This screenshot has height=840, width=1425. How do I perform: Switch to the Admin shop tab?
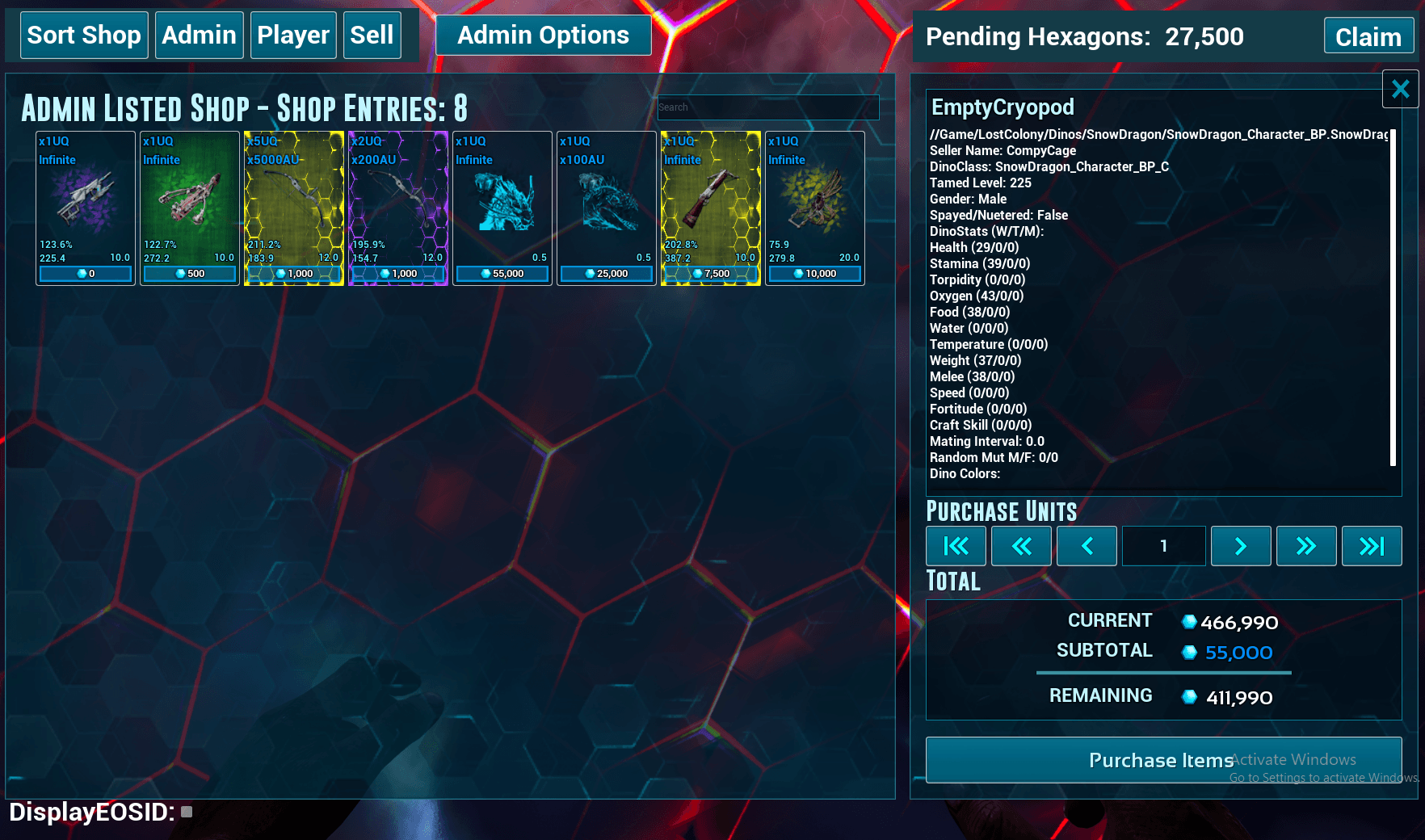pos(199,36)
